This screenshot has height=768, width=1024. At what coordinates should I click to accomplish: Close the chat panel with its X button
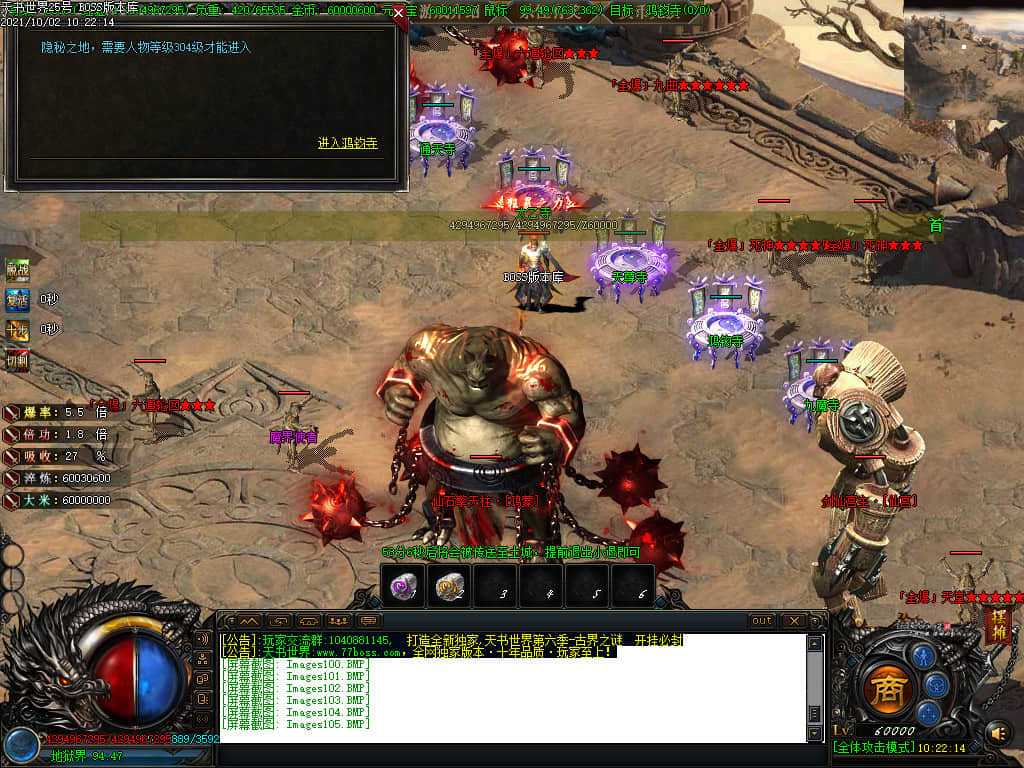pos(793,621)
